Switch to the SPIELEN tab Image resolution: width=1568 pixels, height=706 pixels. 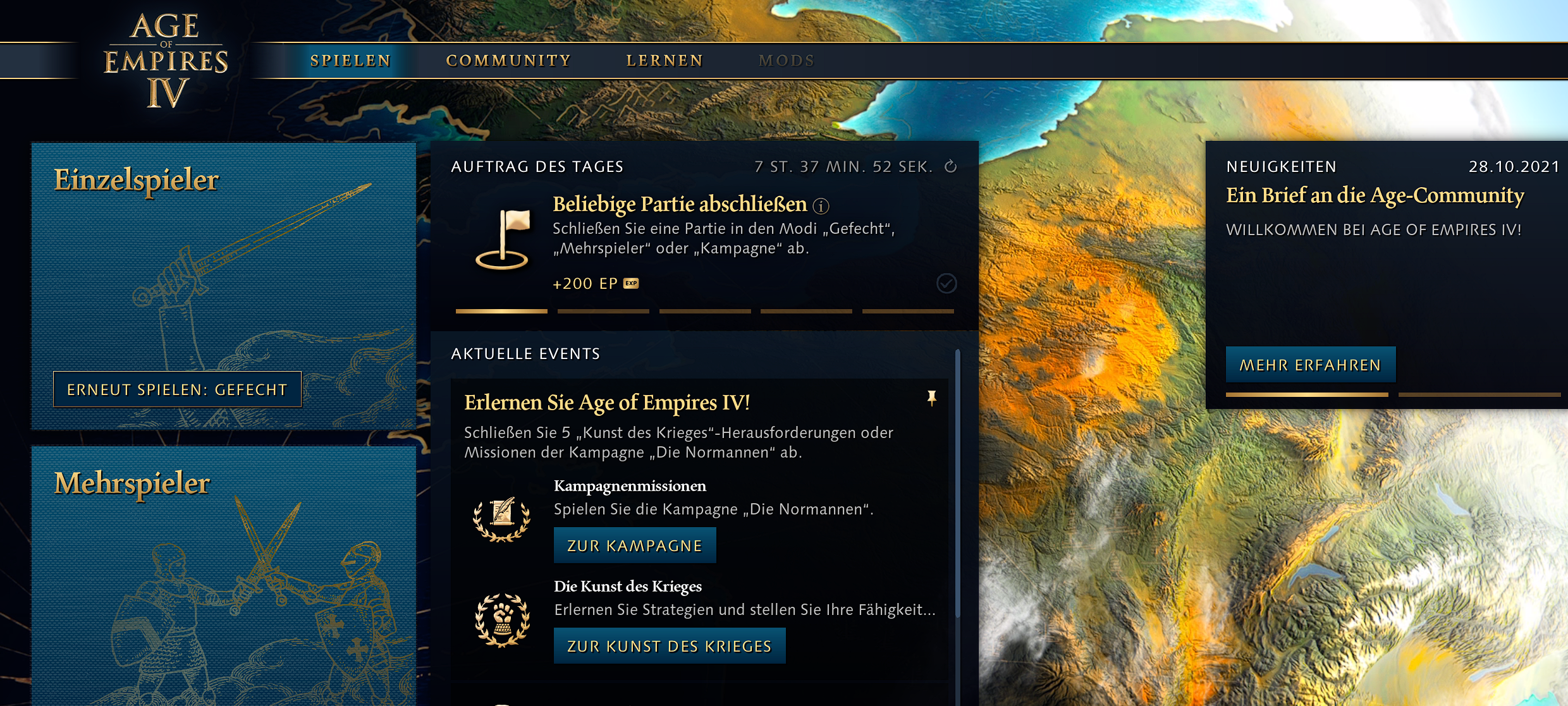click(x=350, y=60)
